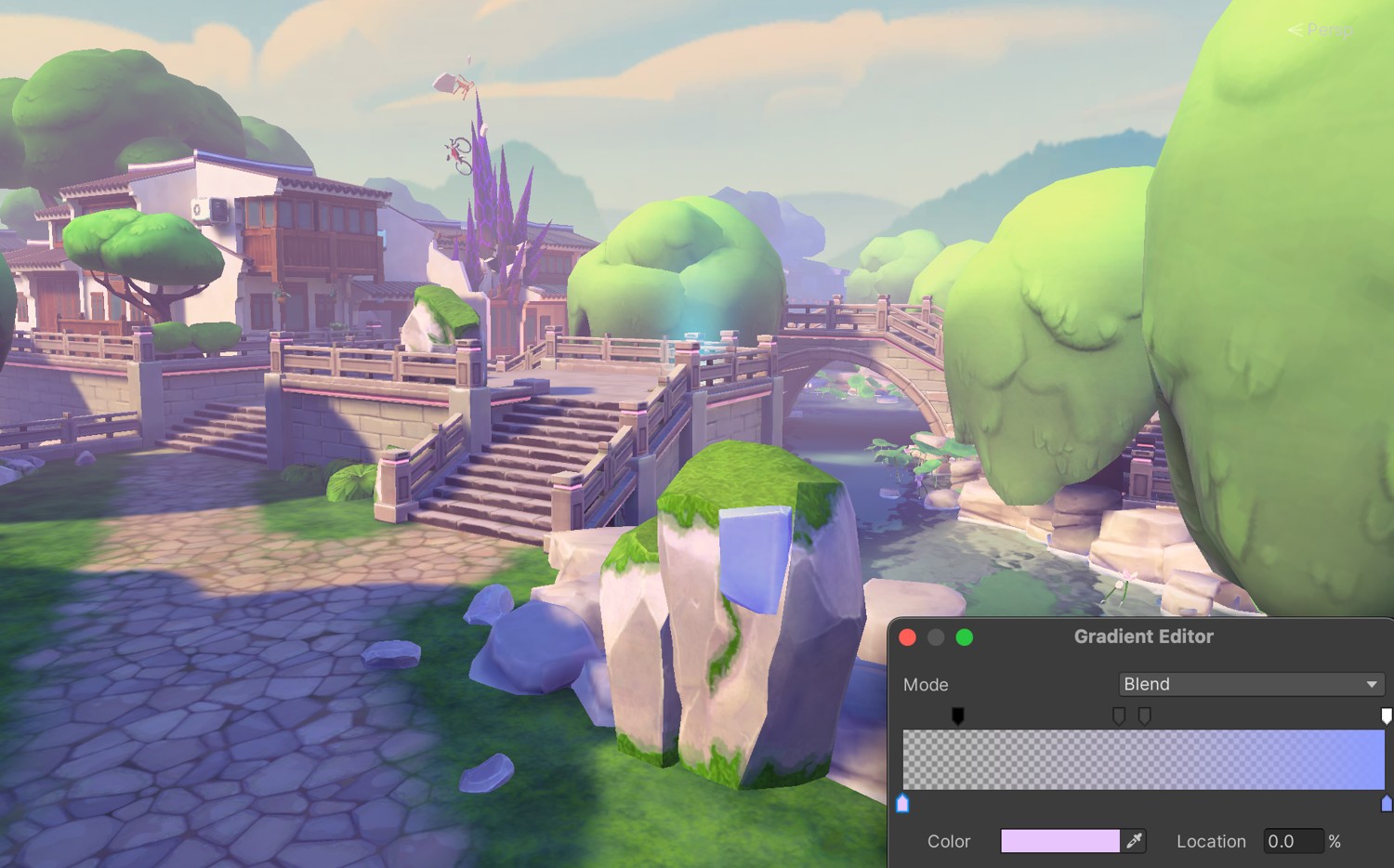Screen dimensions: 1394x868
Task: Activate the eyedropper color picker
Action: pyautogui.click(x=1134, y=841)
